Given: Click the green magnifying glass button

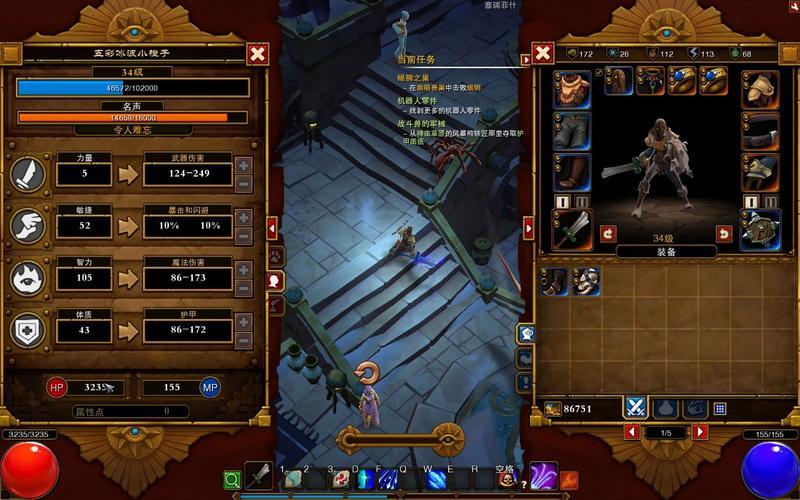Looking at the screenshot, I should tap(232, 481).
